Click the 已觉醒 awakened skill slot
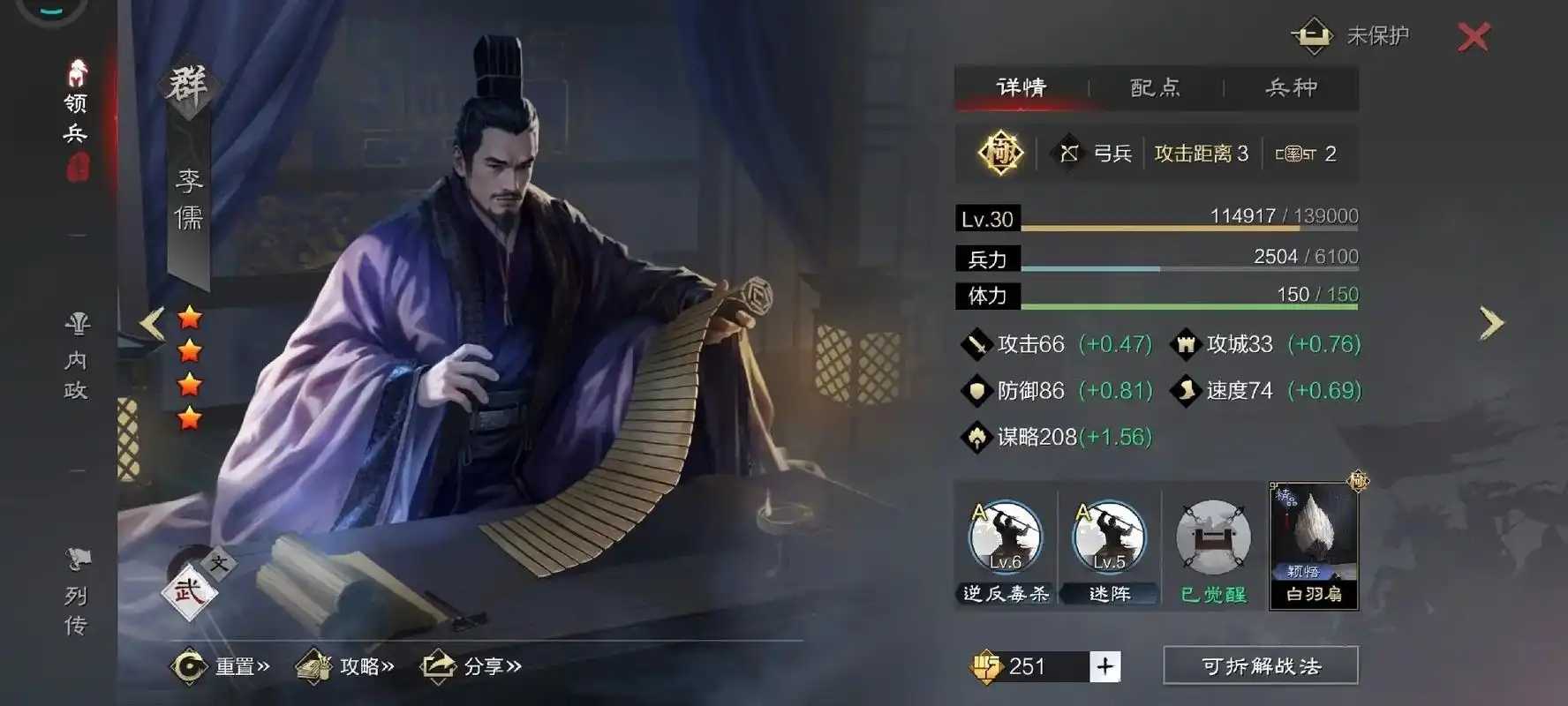Image resolution: width=1568 pixels, height=706 pixels. [x=1212, y=538]
